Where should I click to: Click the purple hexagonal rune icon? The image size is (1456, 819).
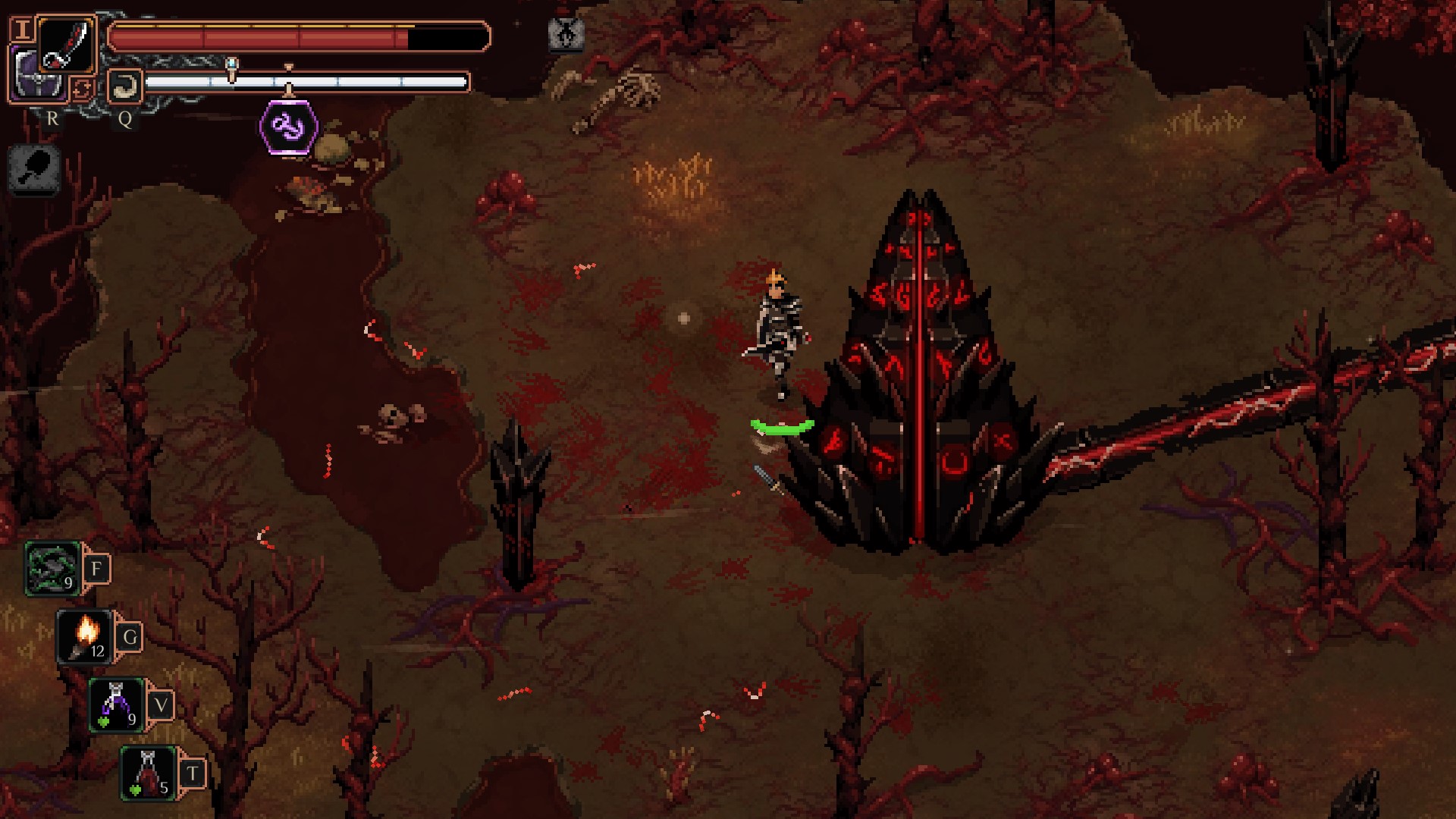tap(288, 127)
